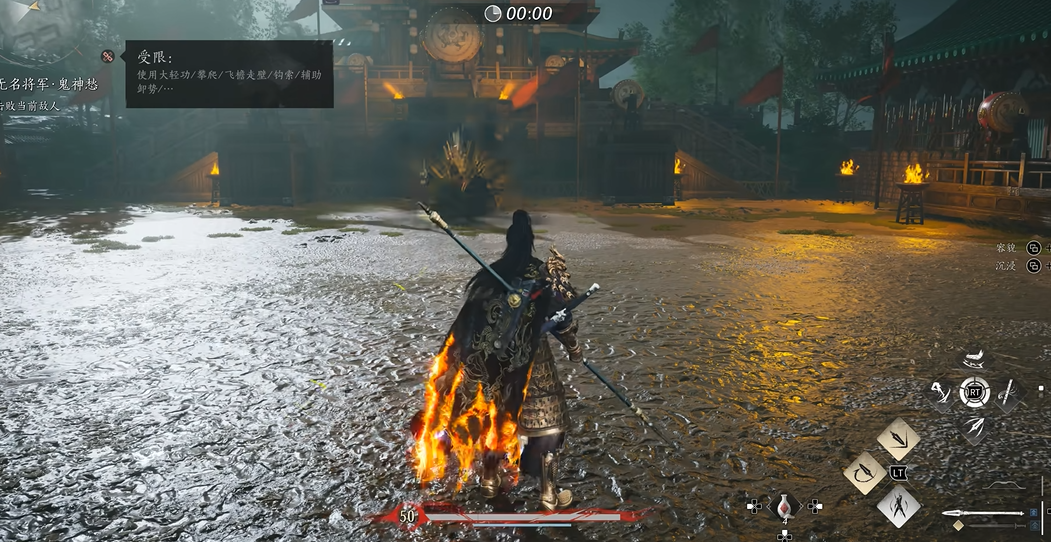The image size is (1051, 542).
Task: Activate the downward spear thrust skill
Action: [x=898, y=438]
